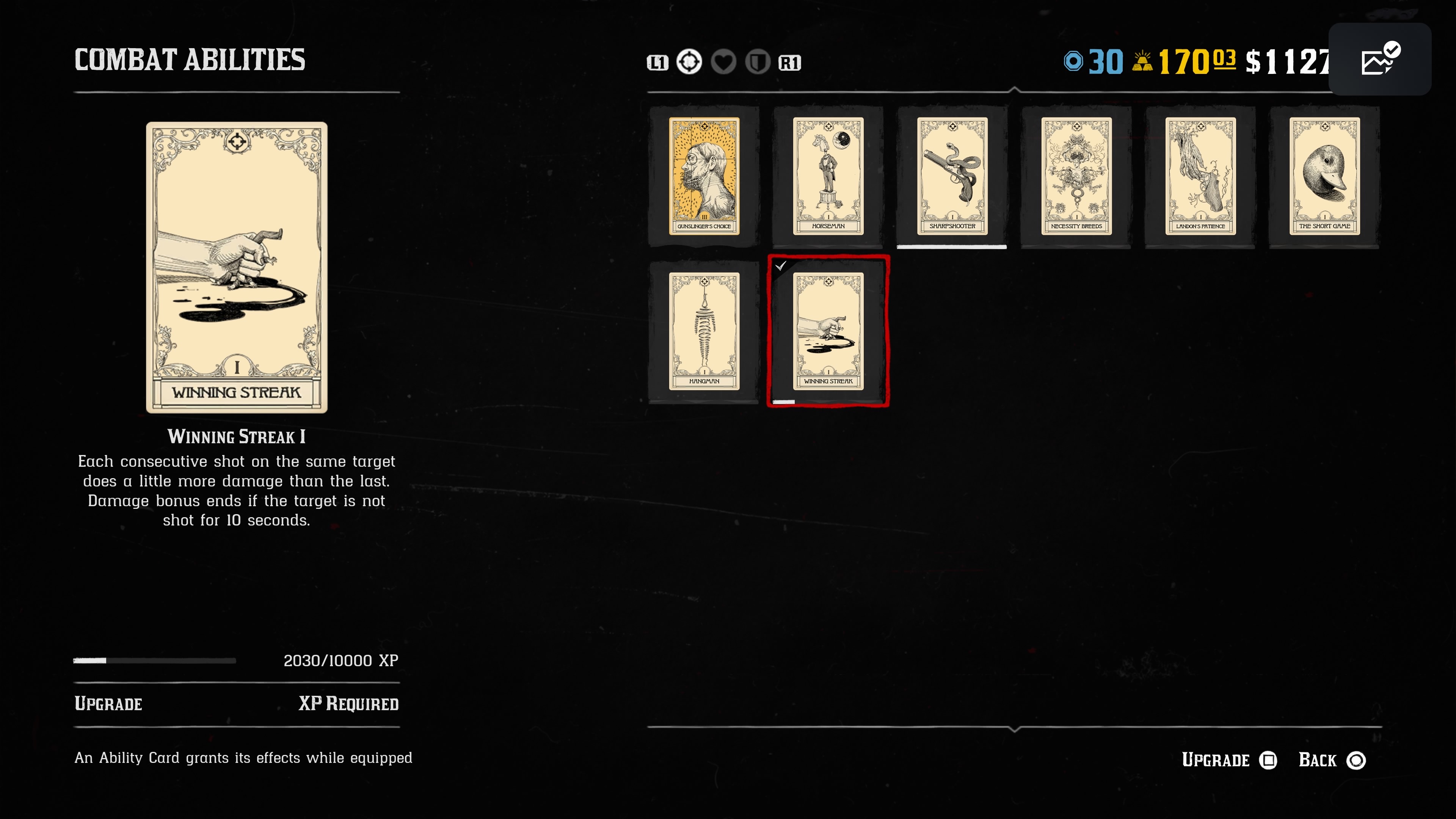Select The Short Game card
Screen dimensions: 1456x819
point(1324,176)
